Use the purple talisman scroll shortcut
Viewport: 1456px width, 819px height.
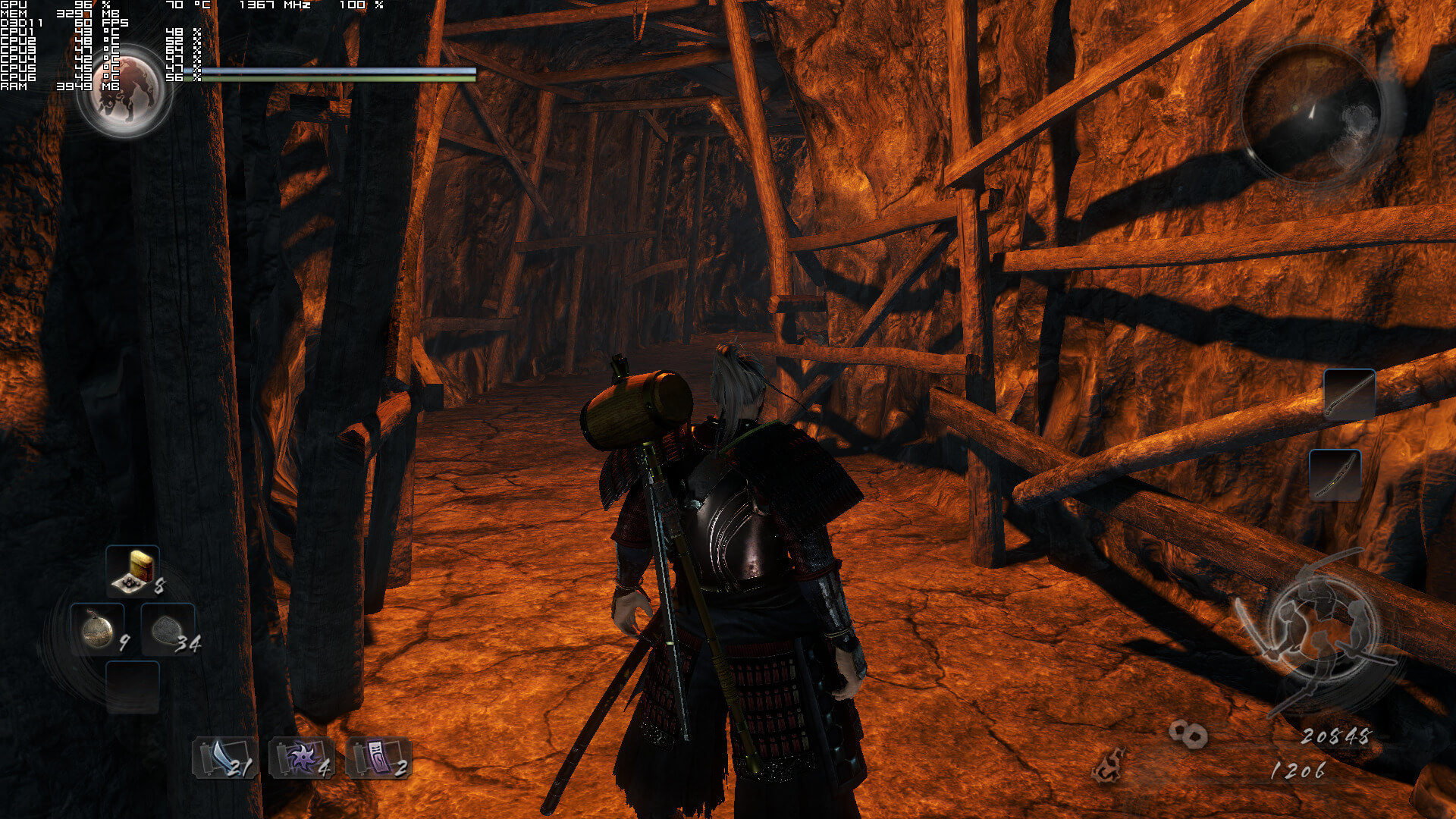[378, 758]
